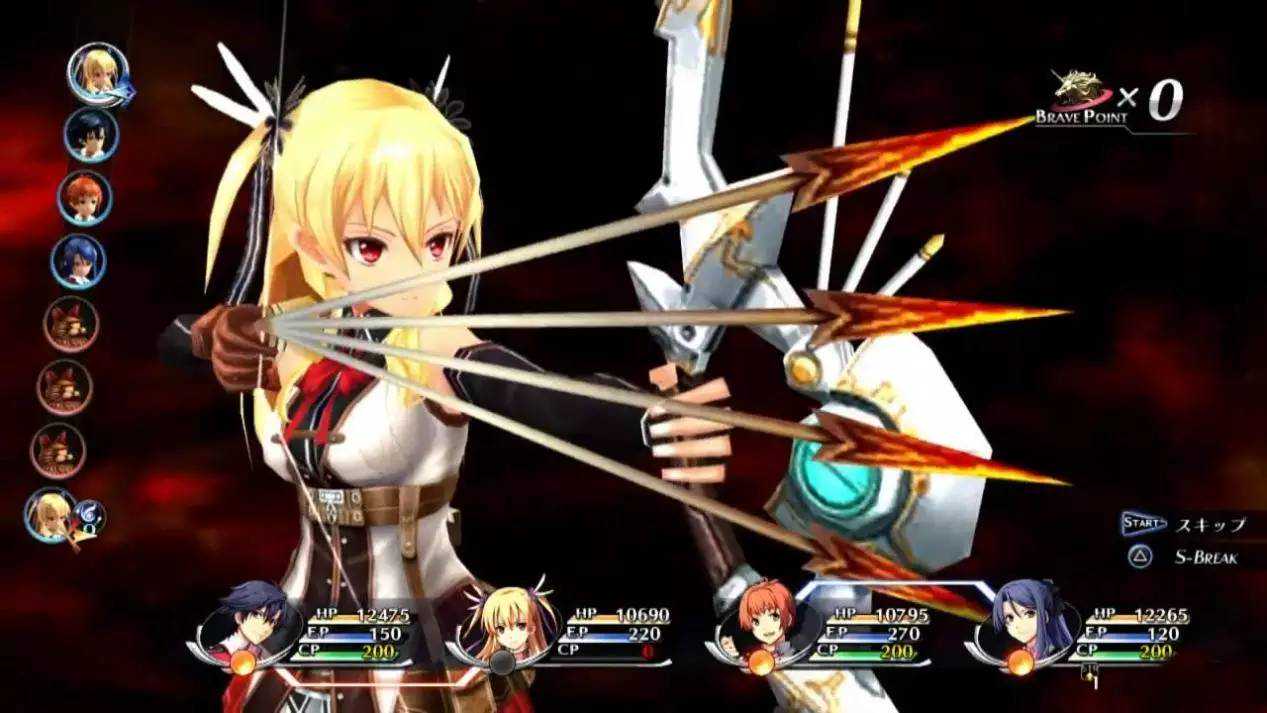This screenshot has height=713, width=1267.
Task: Click Rean's dark-haired portrait in turn order
Action: coord(91,134)
